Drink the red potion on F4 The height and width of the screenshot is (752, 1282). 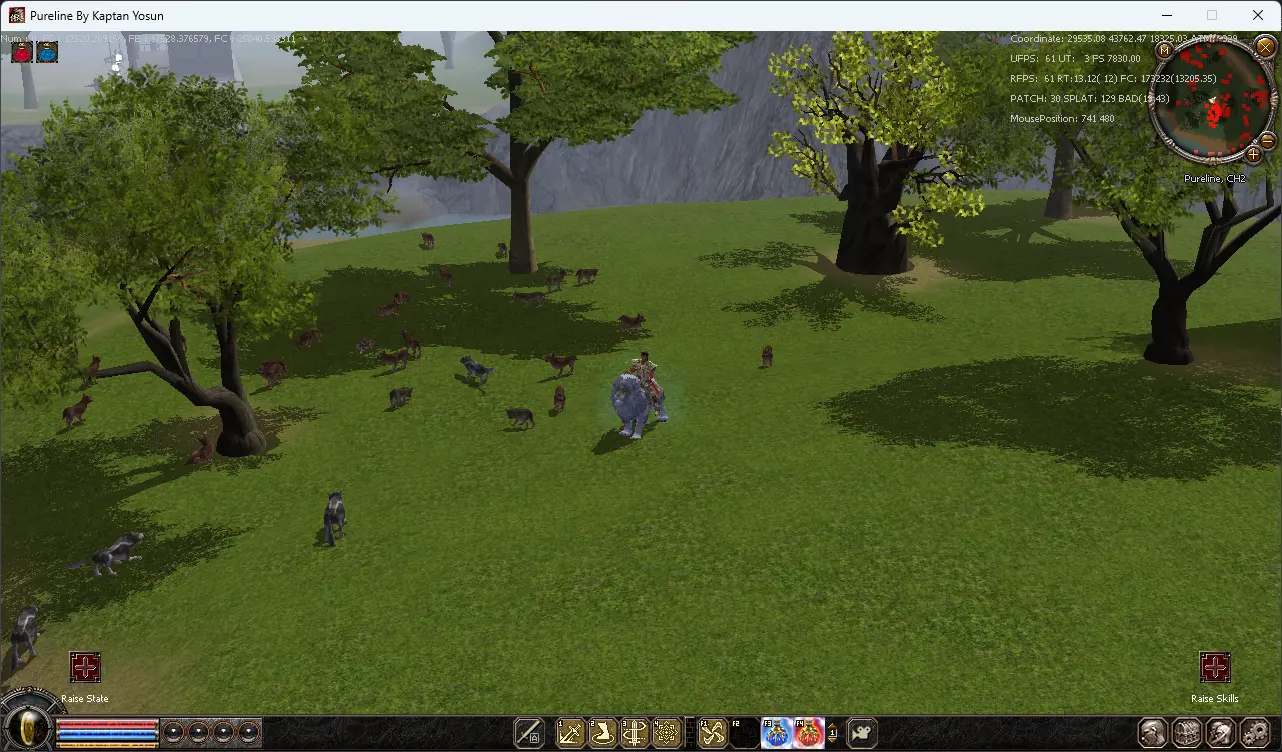pos(809,733)
